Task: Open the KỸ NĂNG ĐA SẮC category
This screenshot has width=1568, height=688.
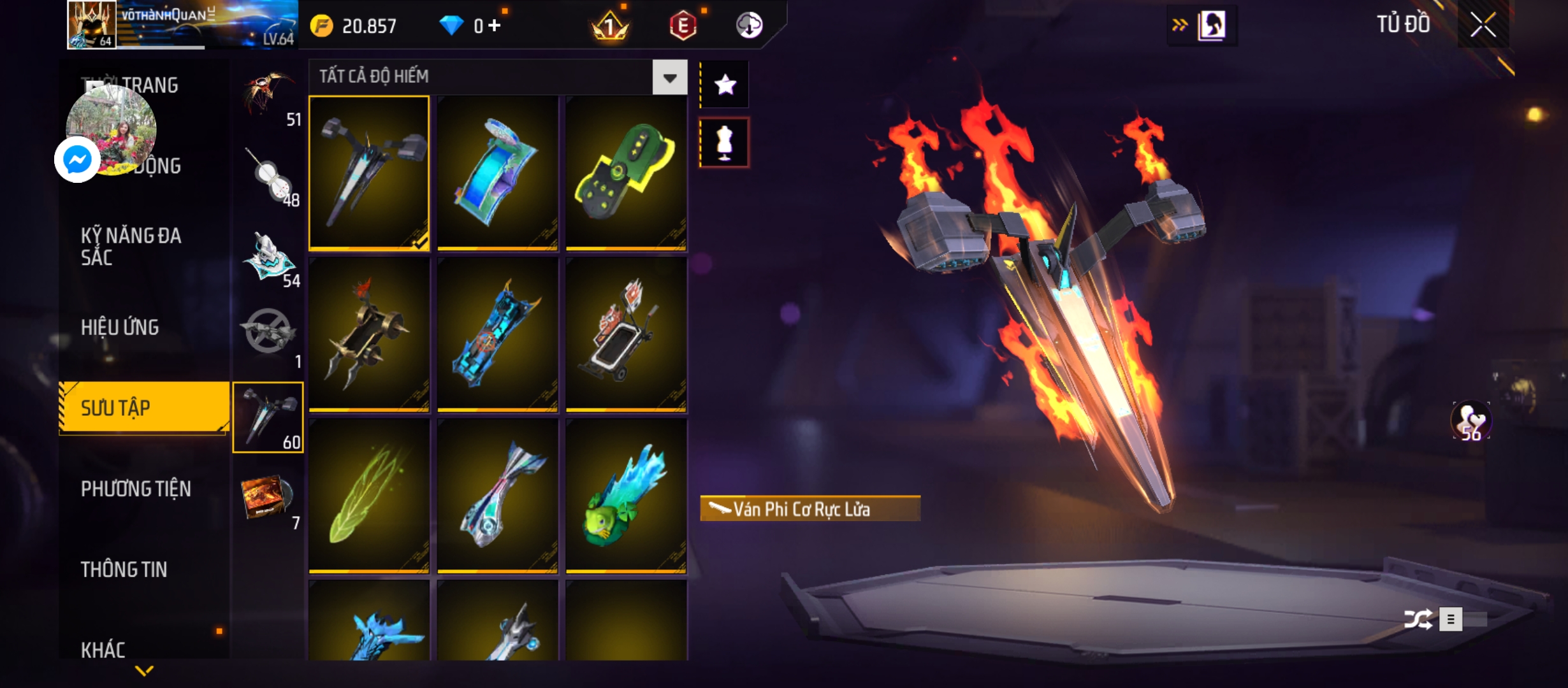Action: click(x=131, y=247)
